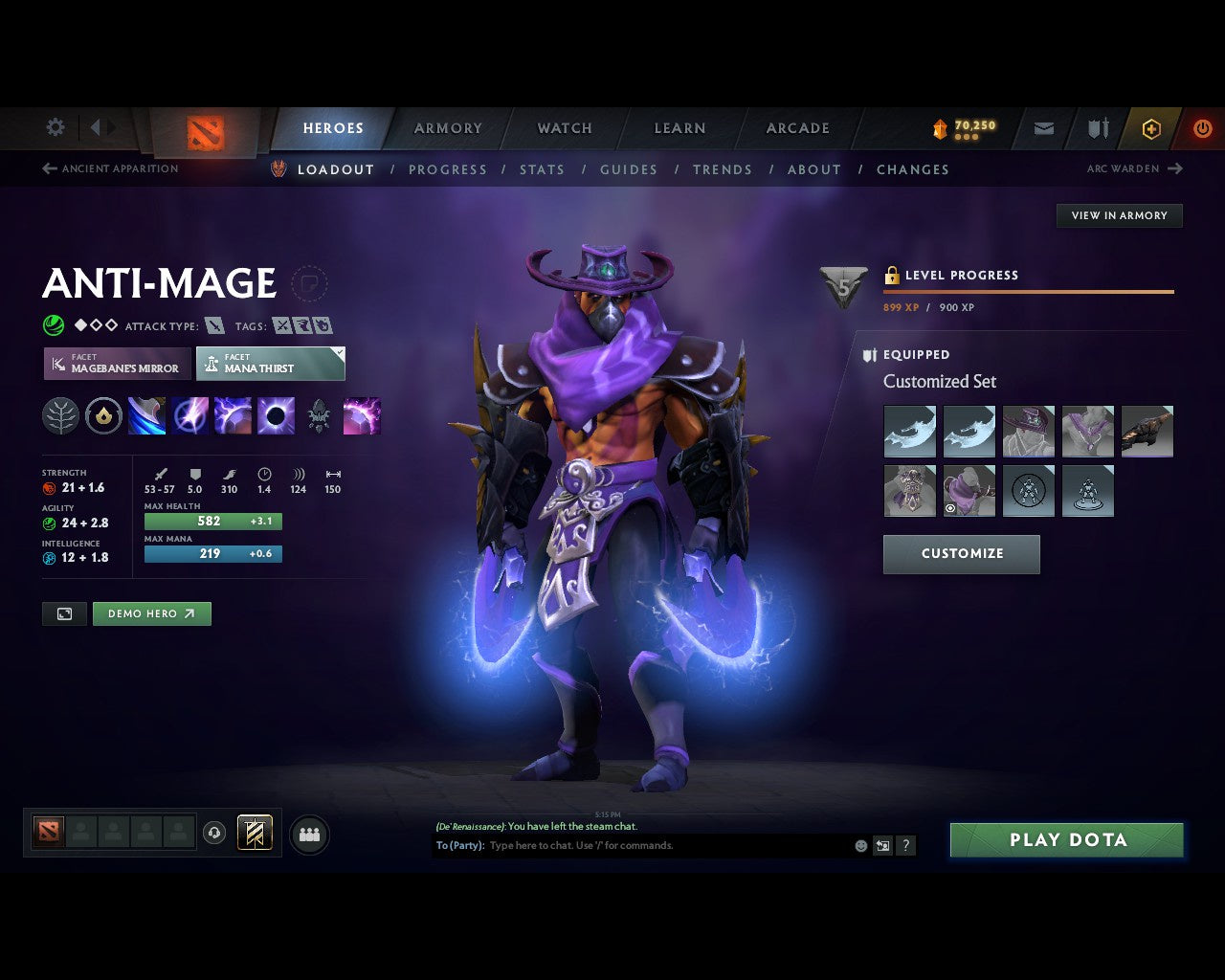Expand the emoticon picker in chat
This screenshot has height=980, width=1225.
click(858, 845)
